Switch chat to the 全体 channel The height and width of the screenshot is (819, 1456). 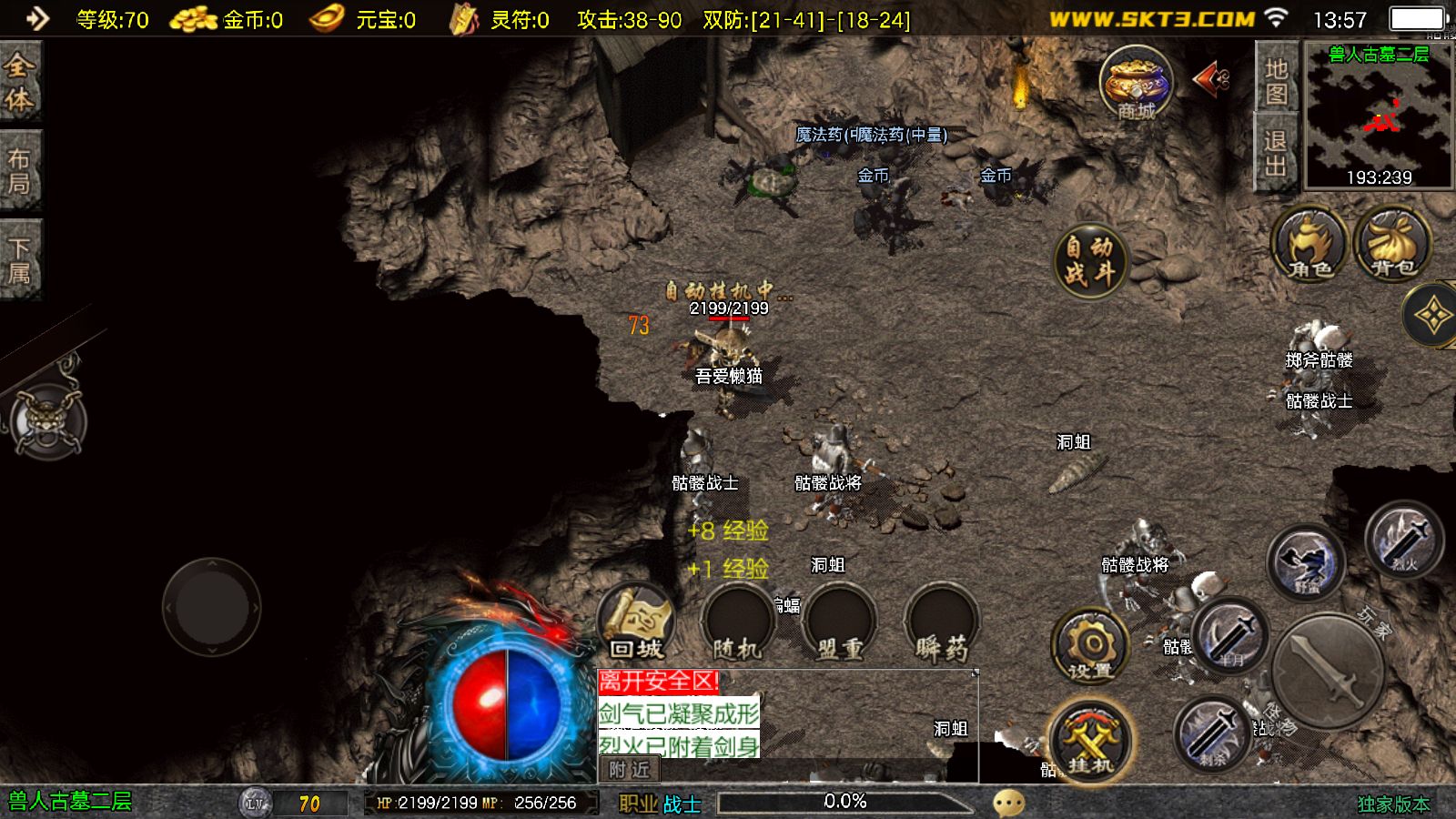[20, 82]
